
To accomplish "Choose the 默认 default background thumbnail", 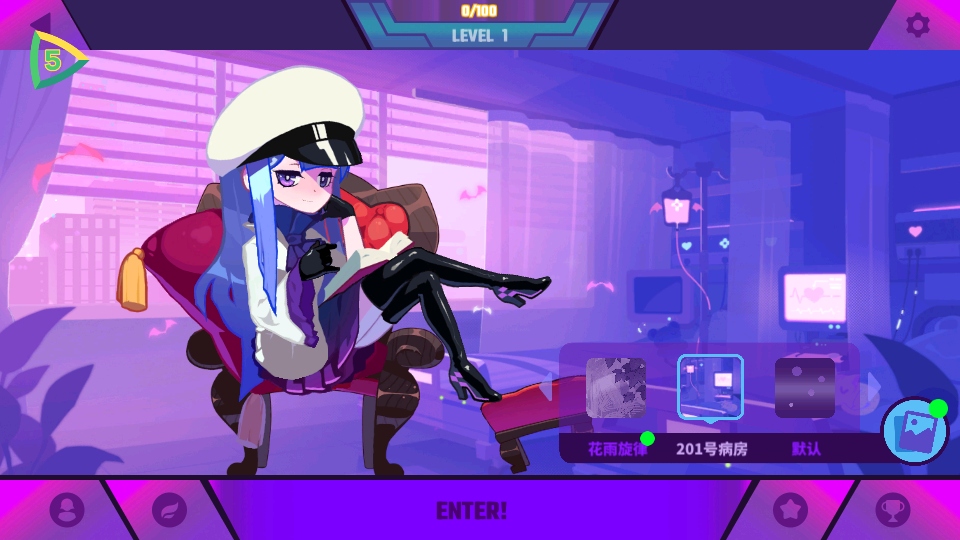I will click(805, 388).
